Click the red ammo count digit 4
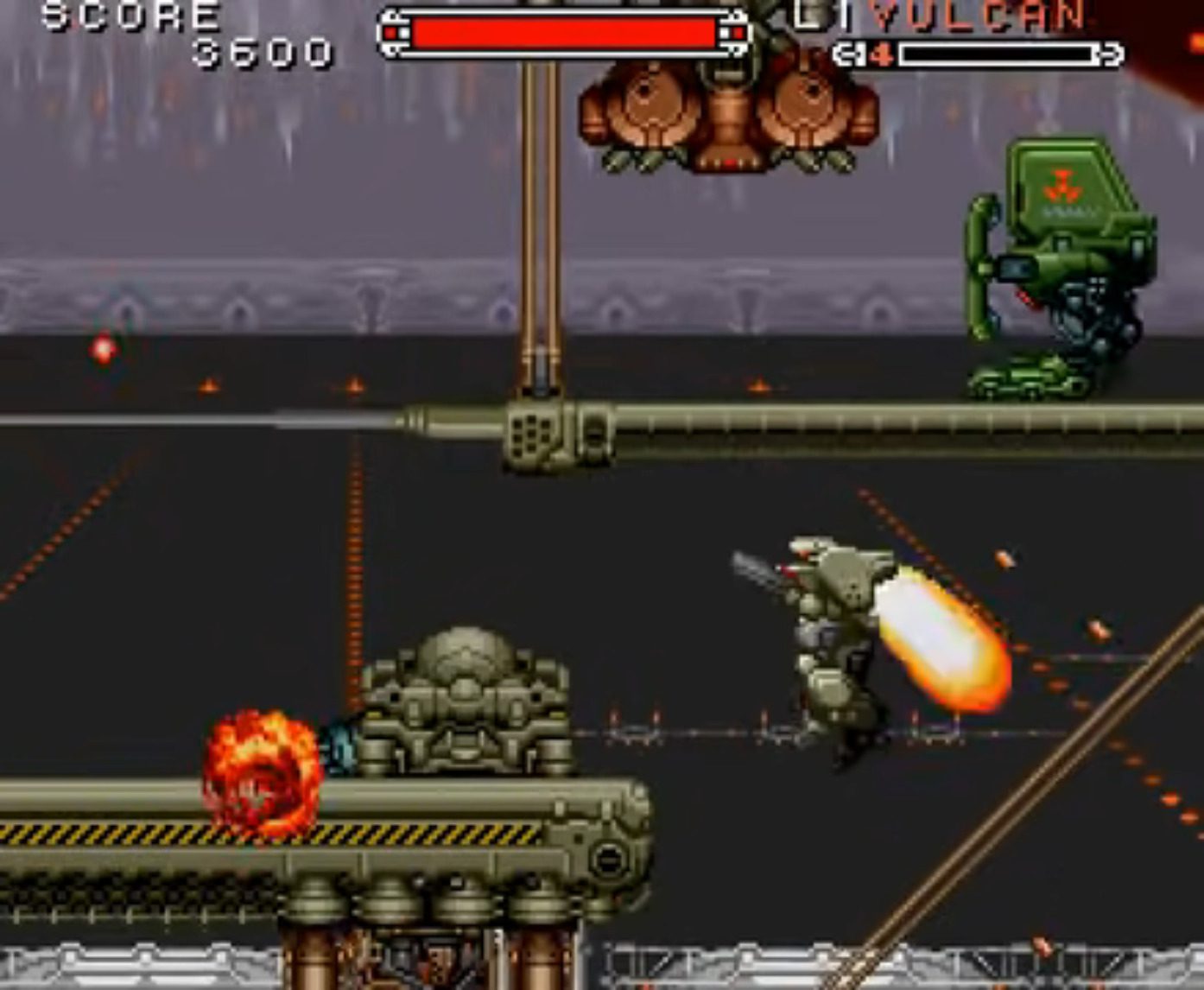1204x990 pixels. (884, 55)
